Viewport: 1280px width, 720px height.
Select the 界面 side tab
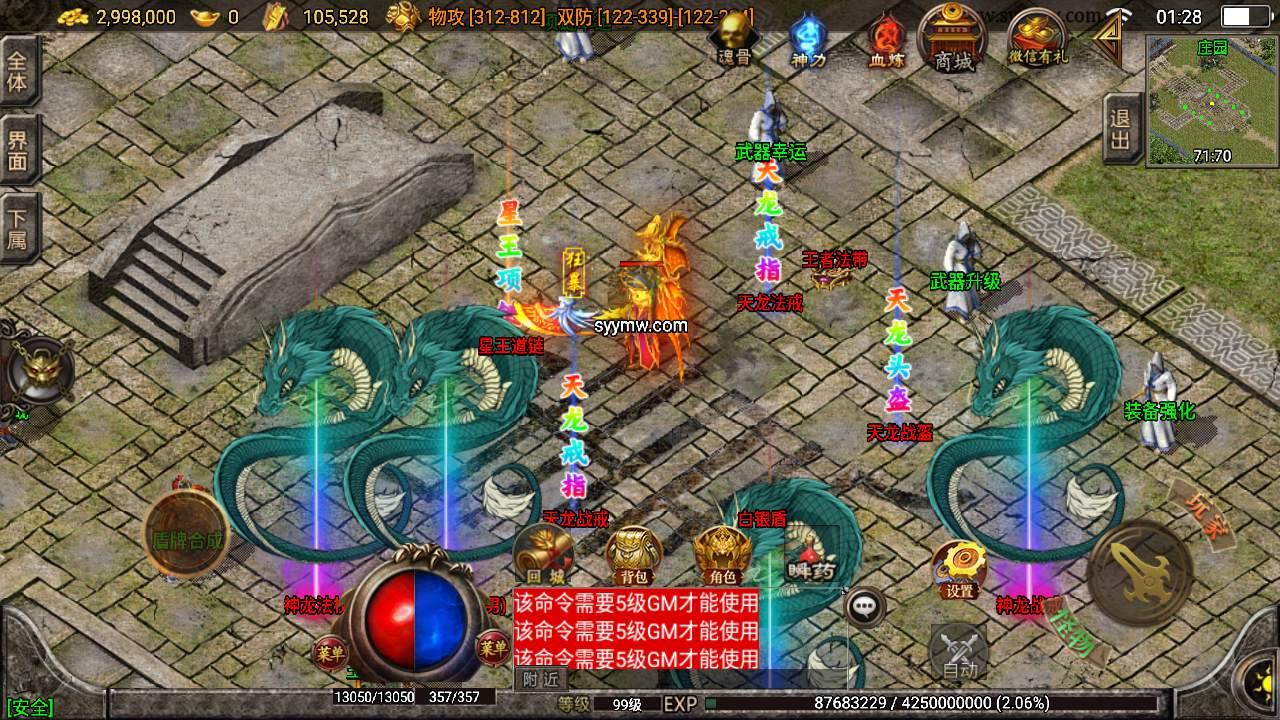(18, 150)
